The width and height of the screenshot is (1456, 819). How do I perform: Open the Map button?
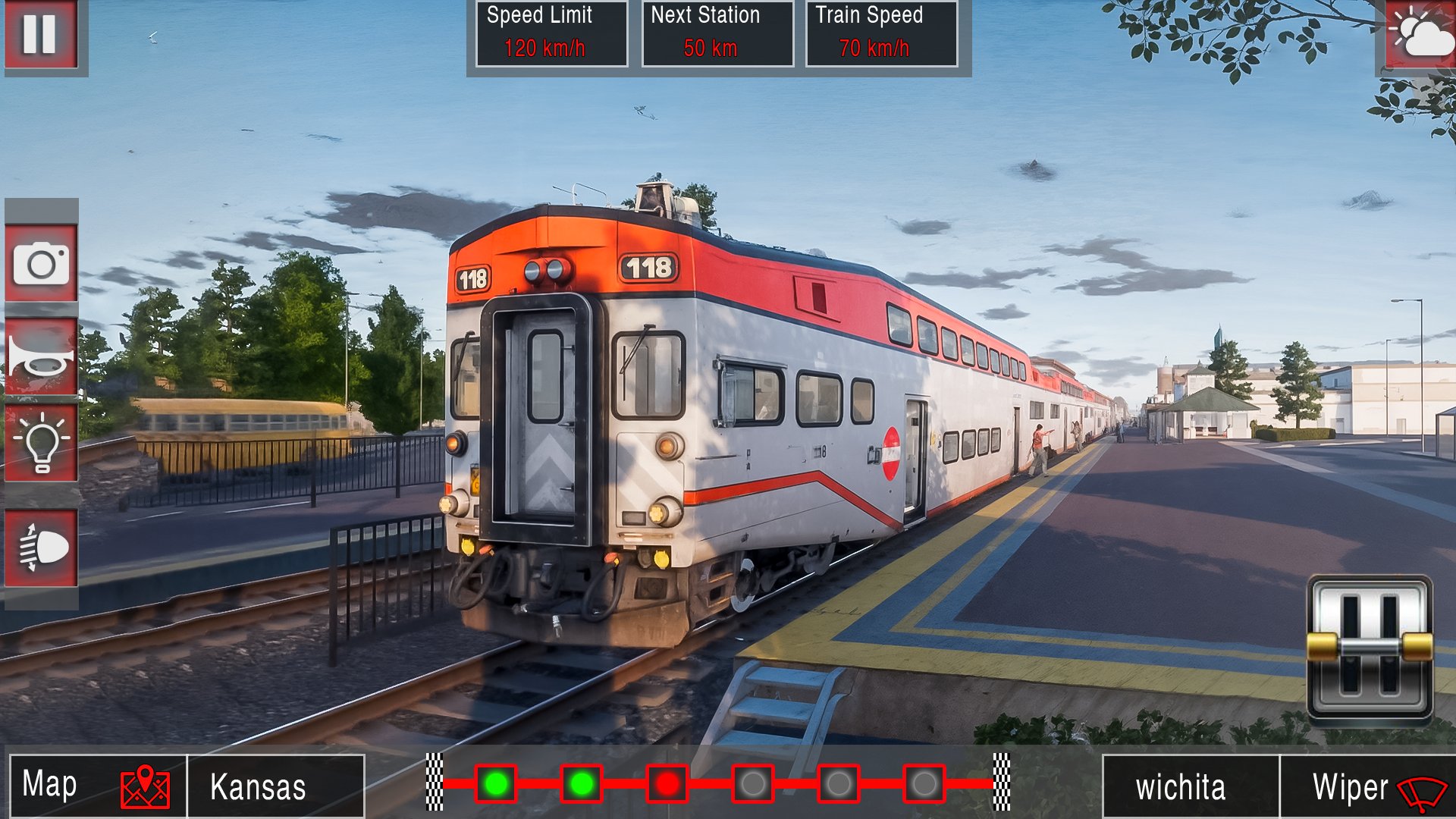[x=97, y=786]
